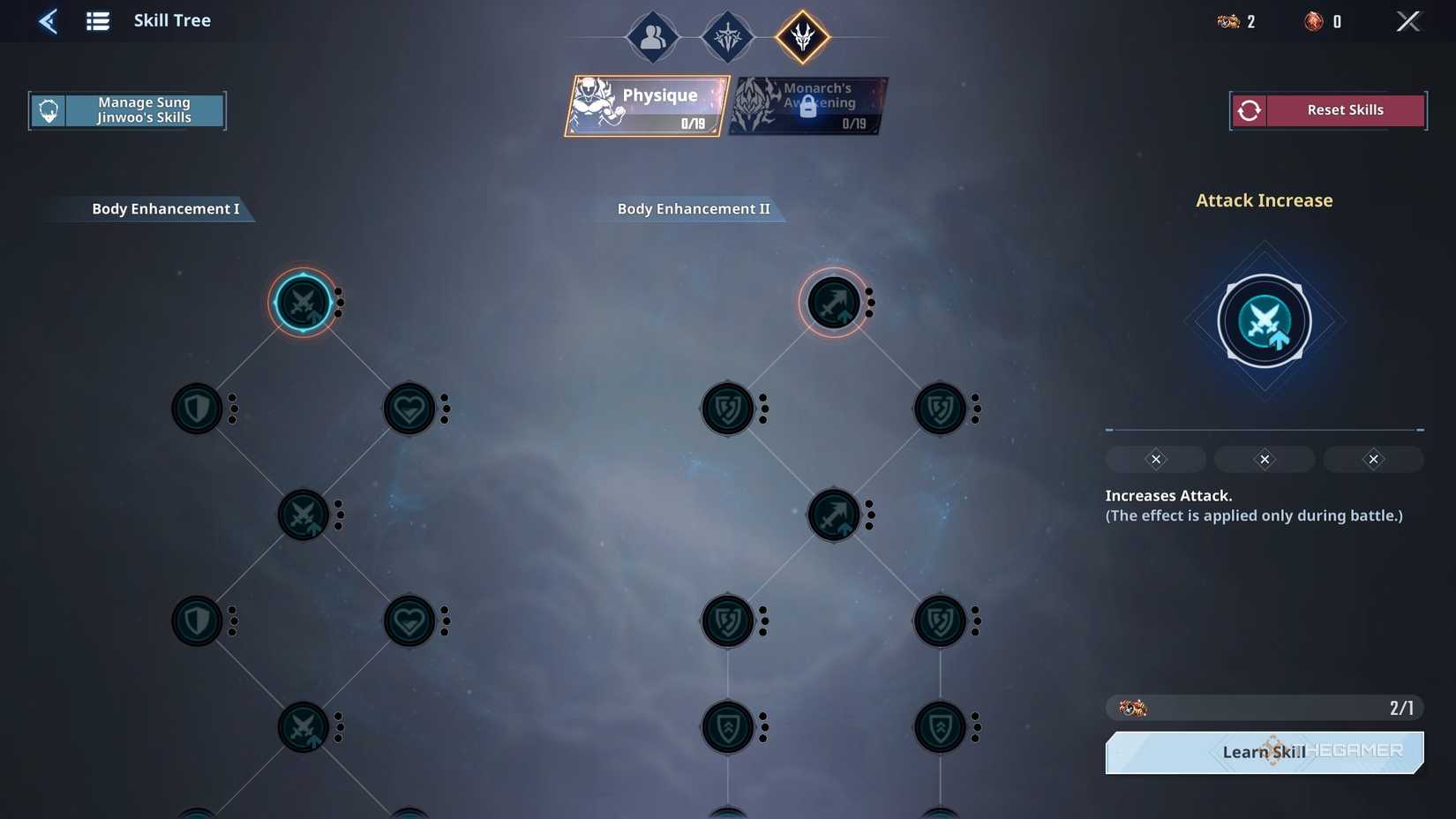Select a shield node under Body Enhancement II
1456x819 pixels.
(x=727, y=408)
